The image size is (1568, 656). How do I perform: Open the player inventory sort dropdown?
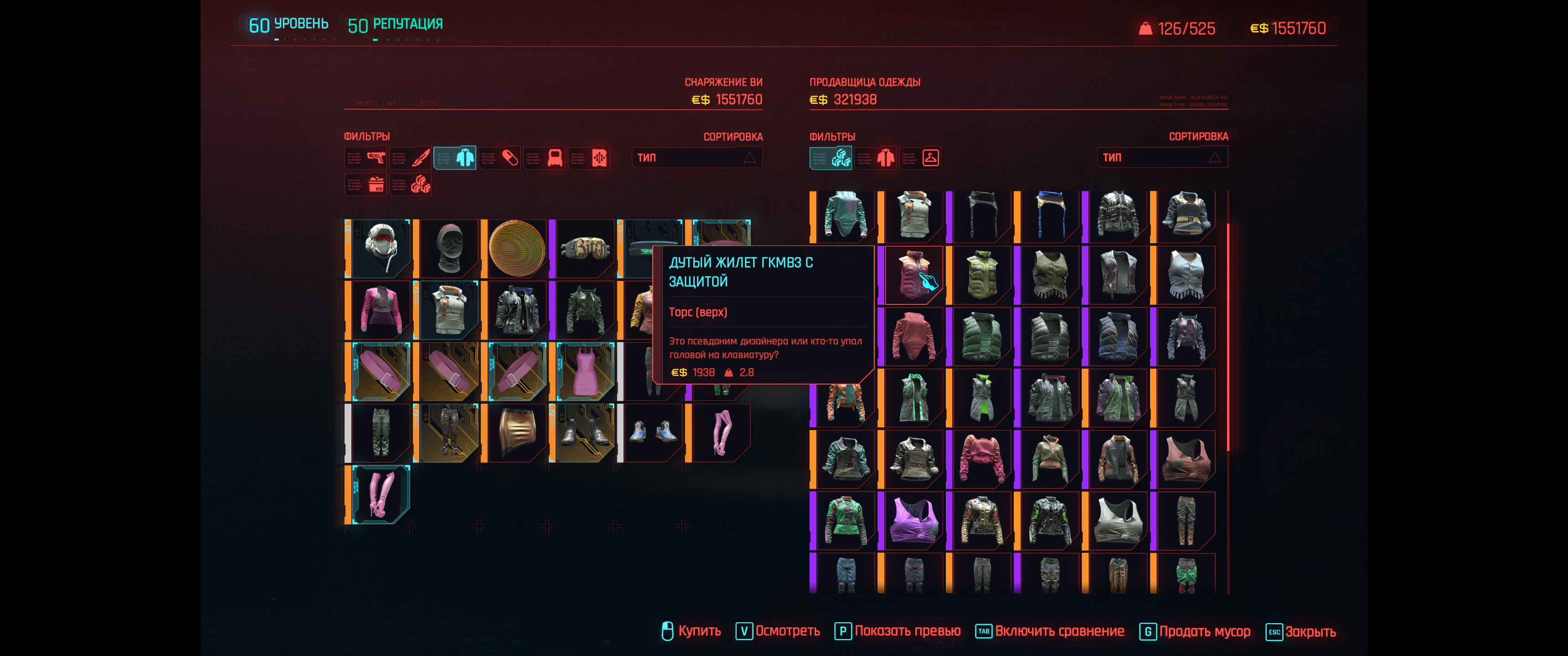(x=696, y=158)
